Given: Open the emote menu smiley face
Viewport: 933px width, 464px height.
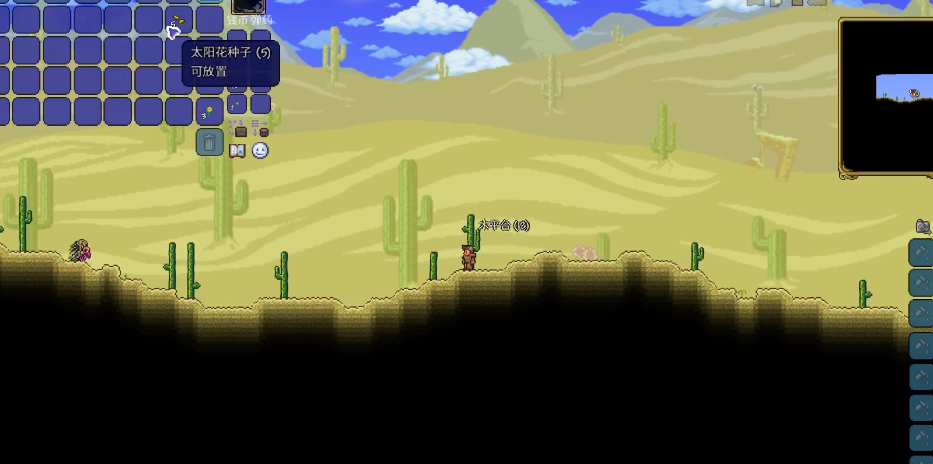Looking at the screenshot, I should pyautogui.click(x=260, y=151).
